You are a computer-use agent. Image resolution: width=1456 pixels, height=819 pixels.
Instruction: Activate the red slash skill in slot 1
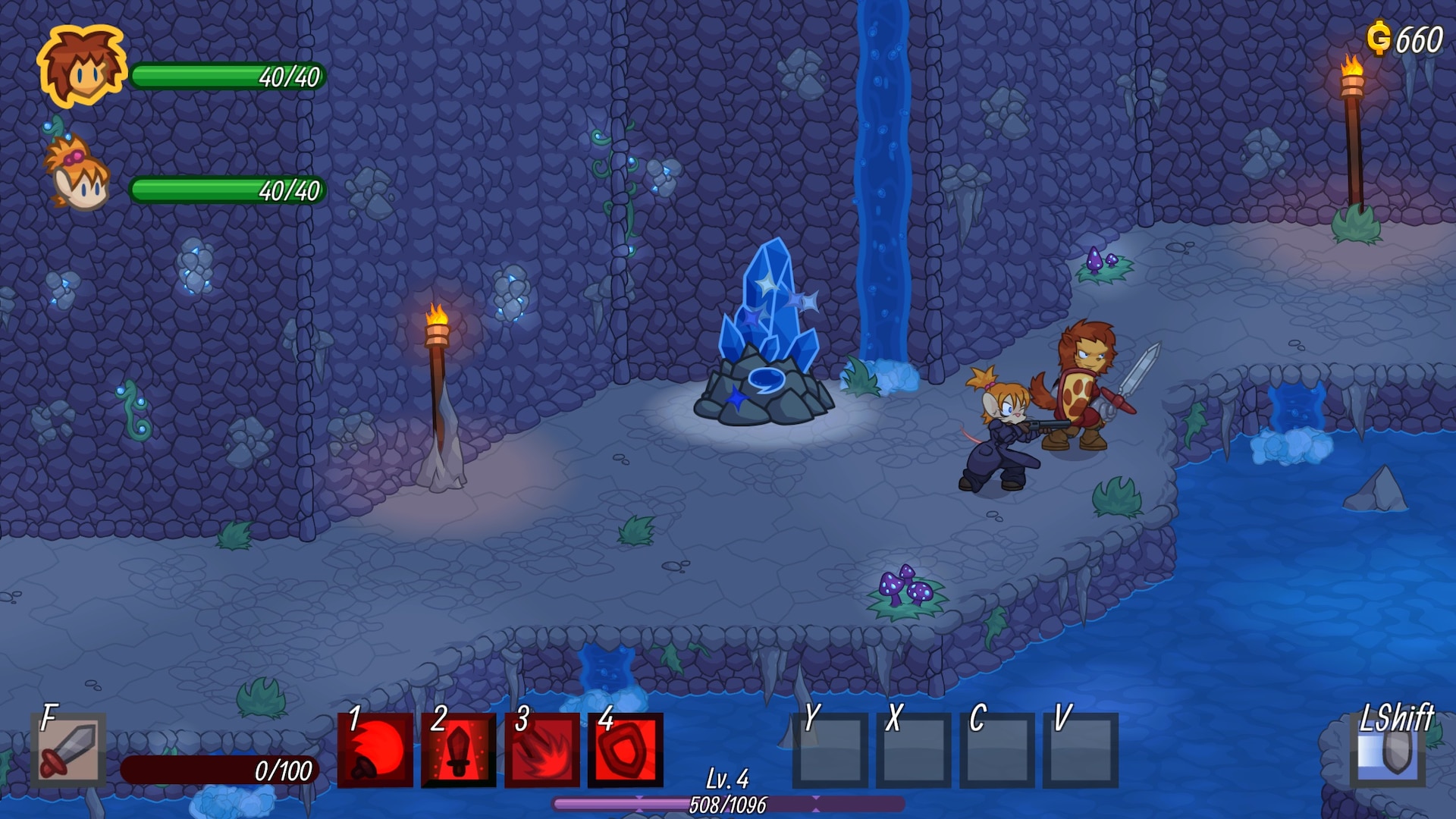coord(375,751)
